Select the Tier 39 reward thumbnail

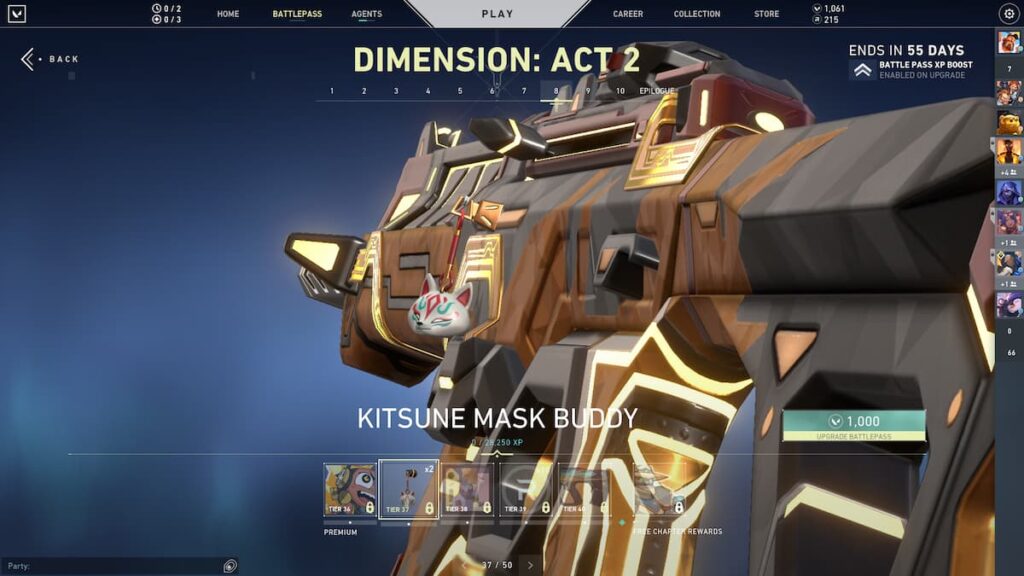tap(526, 489)
